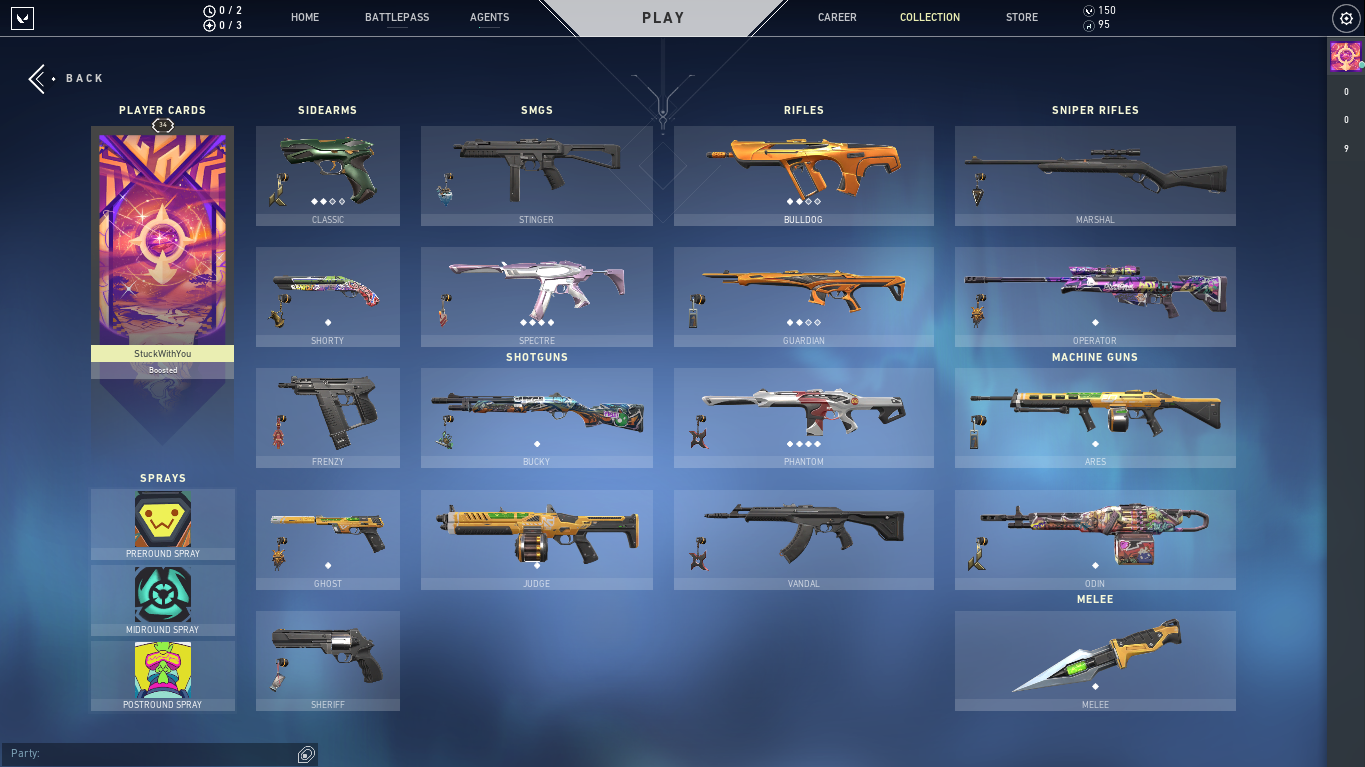
Task: Select the MIDROUND SPRAY slot
Action: click(x=162, y=599)
